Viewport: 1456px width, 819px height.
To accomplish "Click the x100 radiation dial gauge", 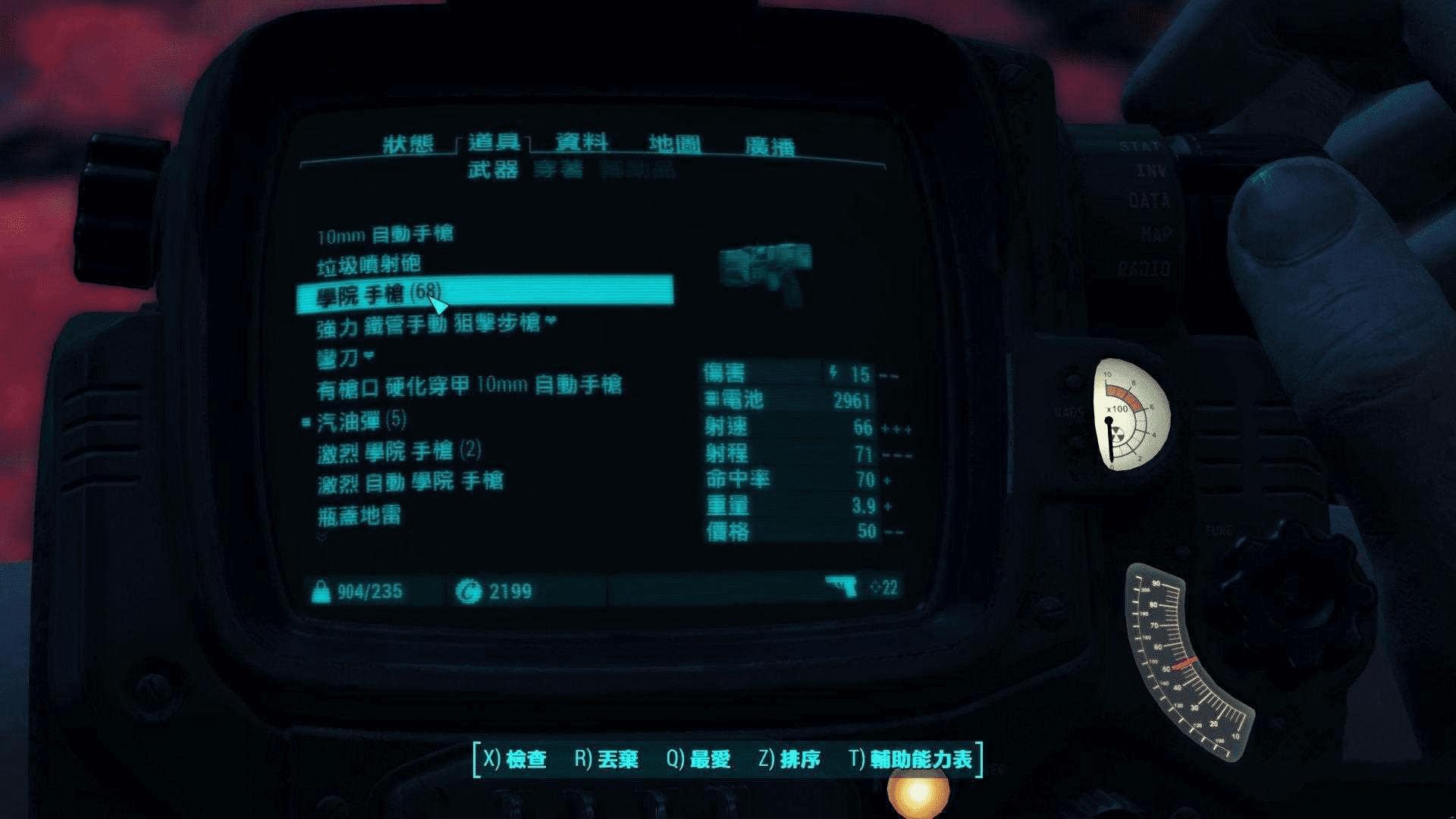I will point(1130,413).
